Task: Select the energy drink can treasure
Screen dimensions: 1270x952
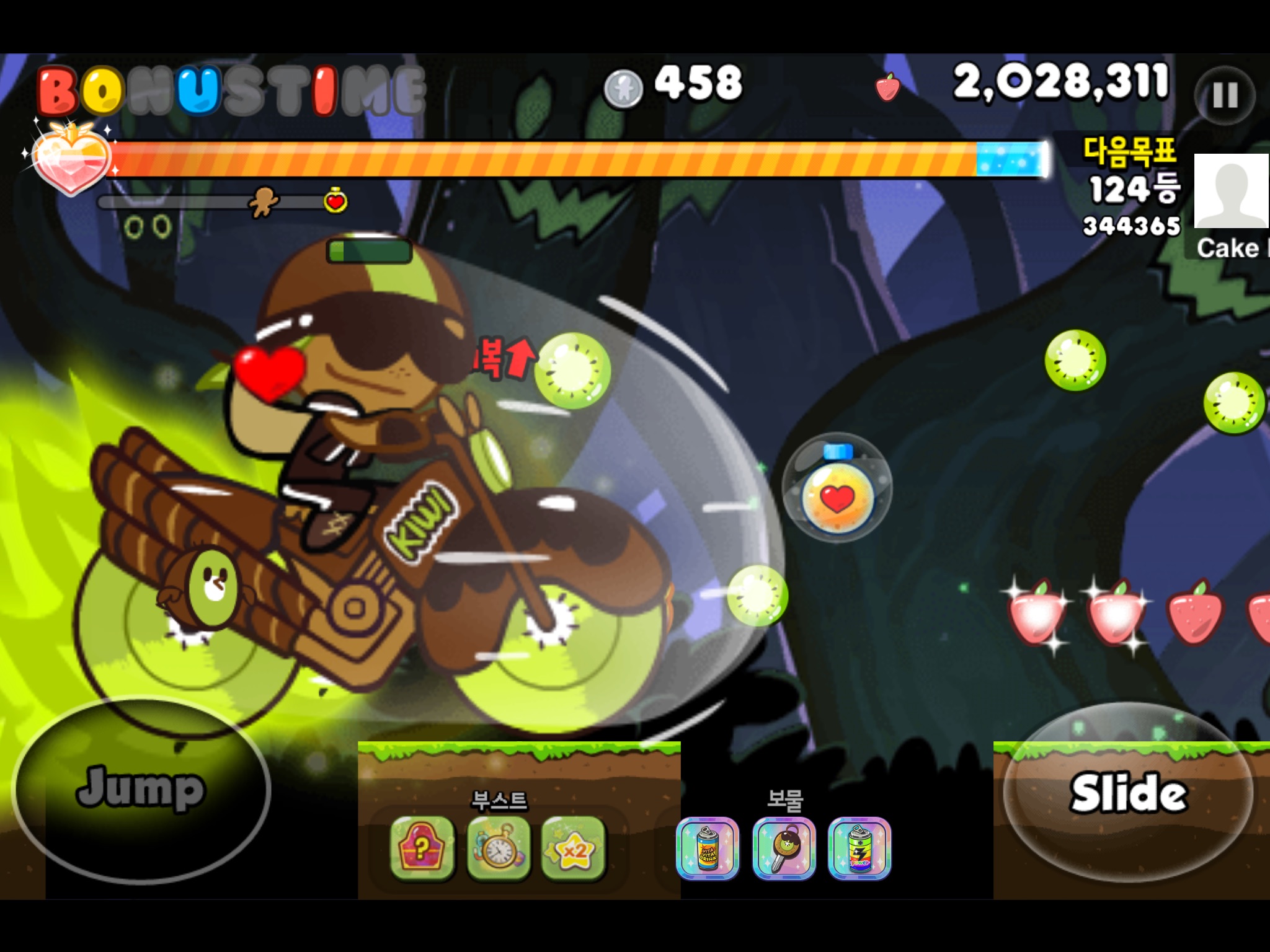Action: click(708, 848)
